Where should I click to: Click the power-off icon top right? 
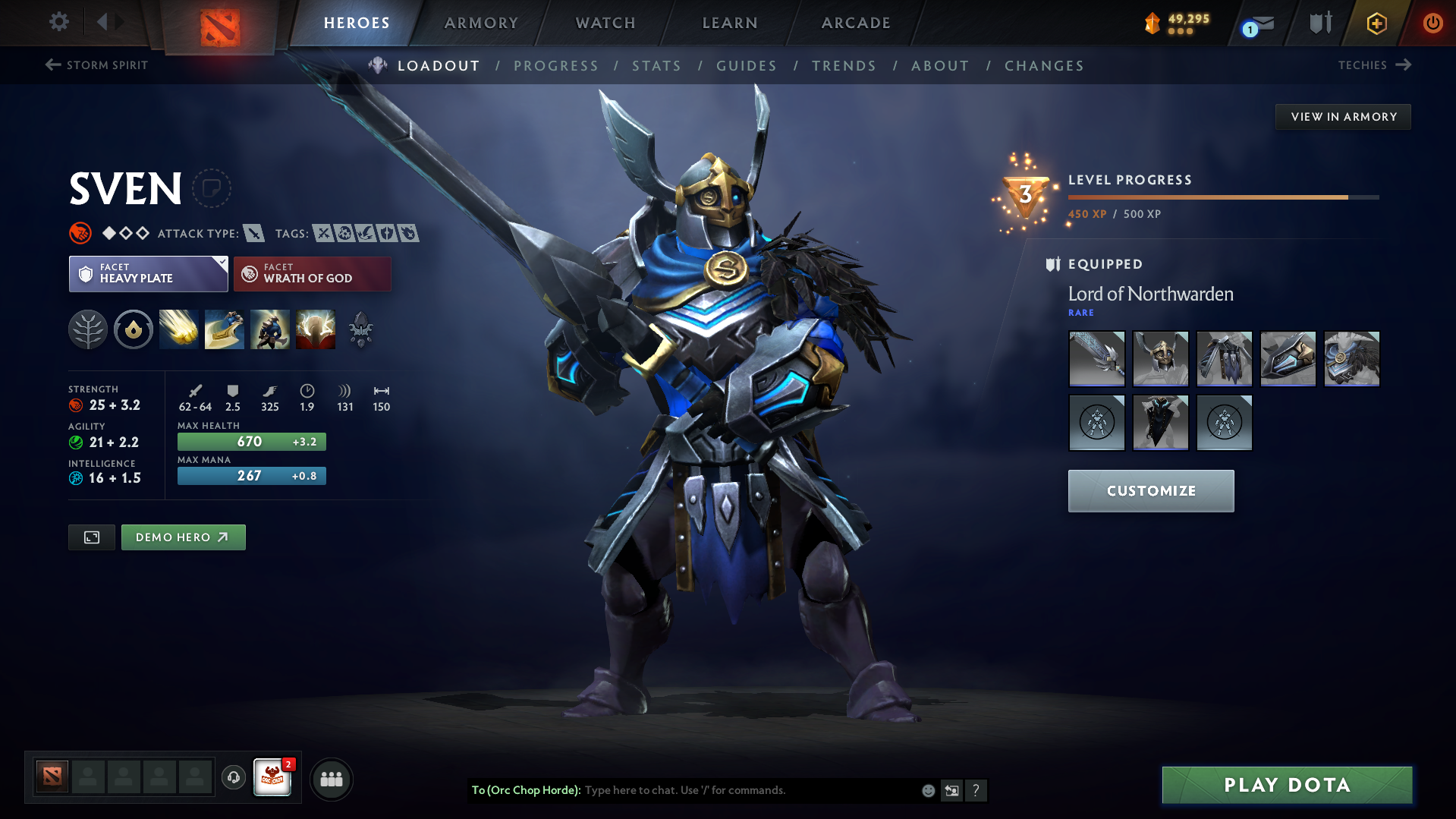(x=1432, y=23)
